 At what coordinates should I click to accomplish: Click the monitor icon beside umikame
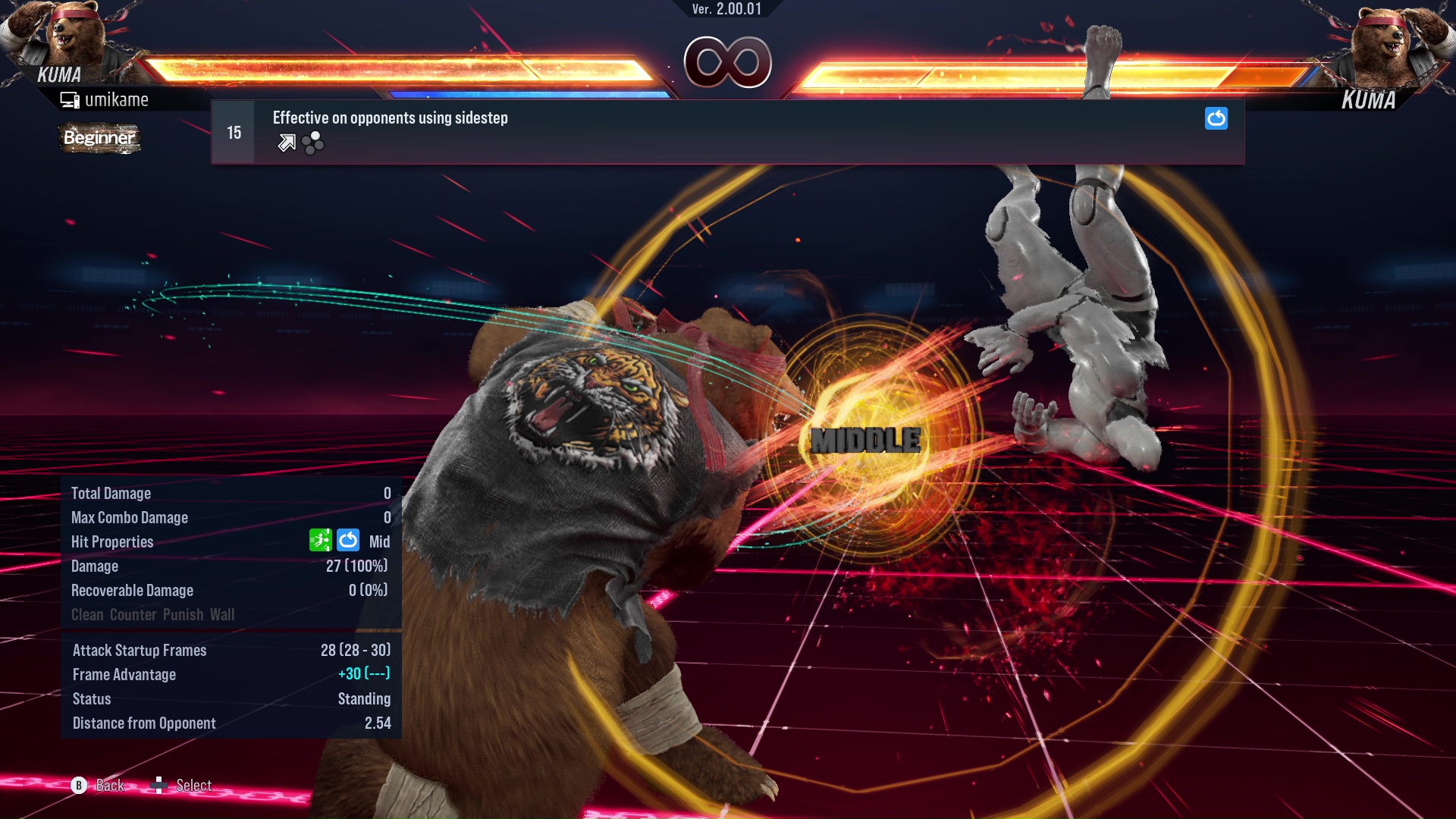point(70,99)
